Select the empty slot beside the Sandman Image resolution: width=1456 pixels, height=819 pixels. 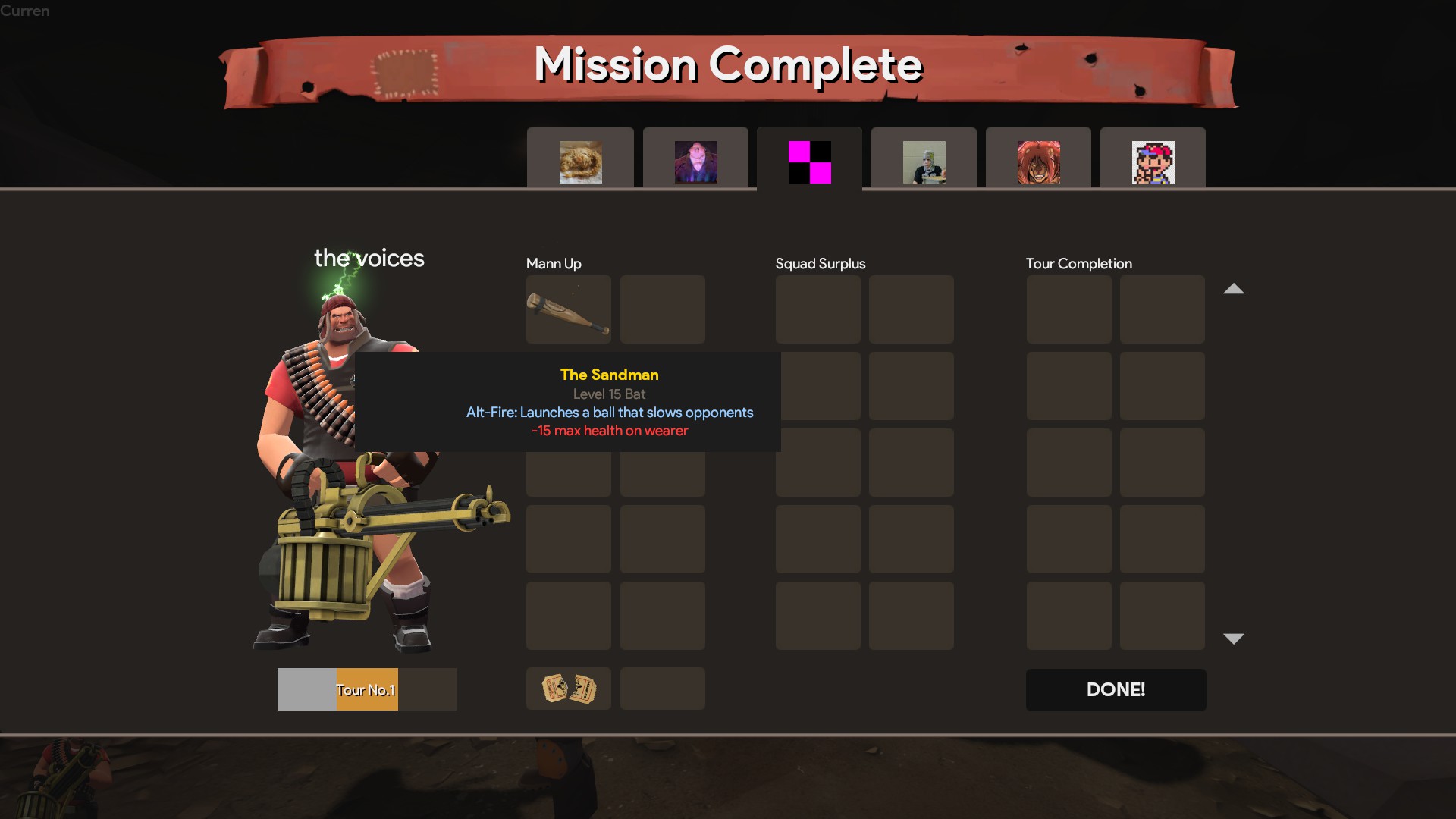point(662,309)
